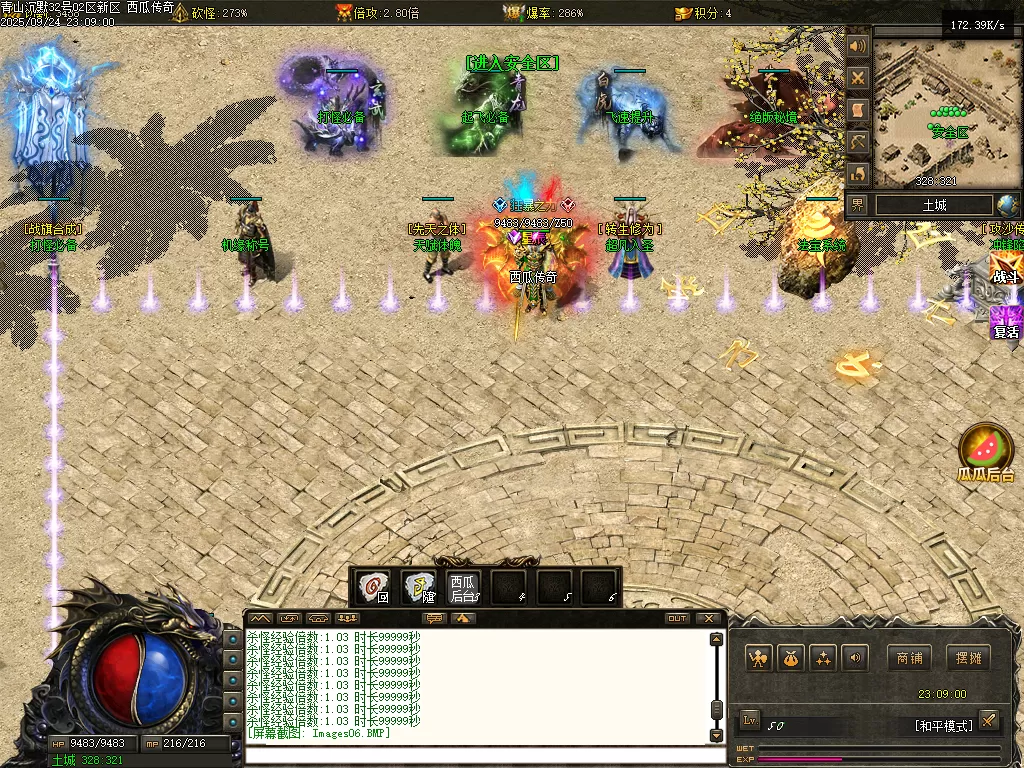Toggle the 和平模式 attack mode sword button
Image resolution: width=1024 pixels, height=768 pixels.
click(988, 720)
